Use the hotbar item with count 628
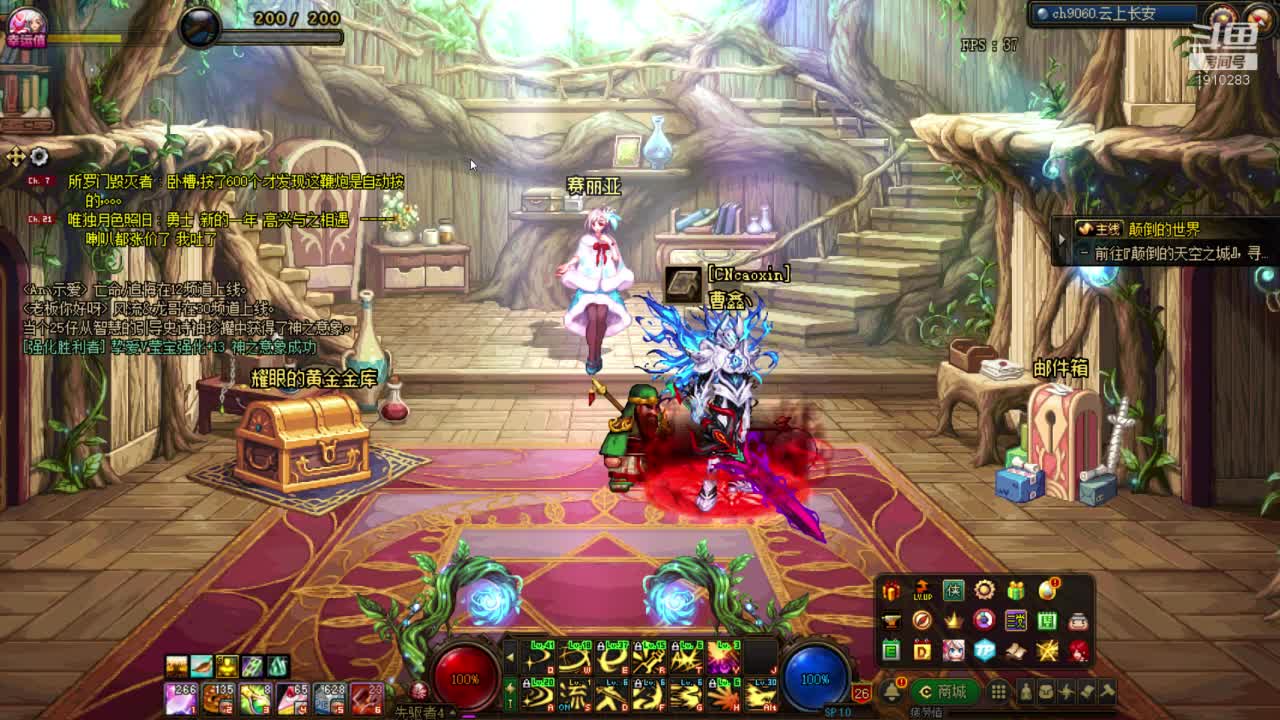This screenshot has width=1280, height=720. click(330, 695)
